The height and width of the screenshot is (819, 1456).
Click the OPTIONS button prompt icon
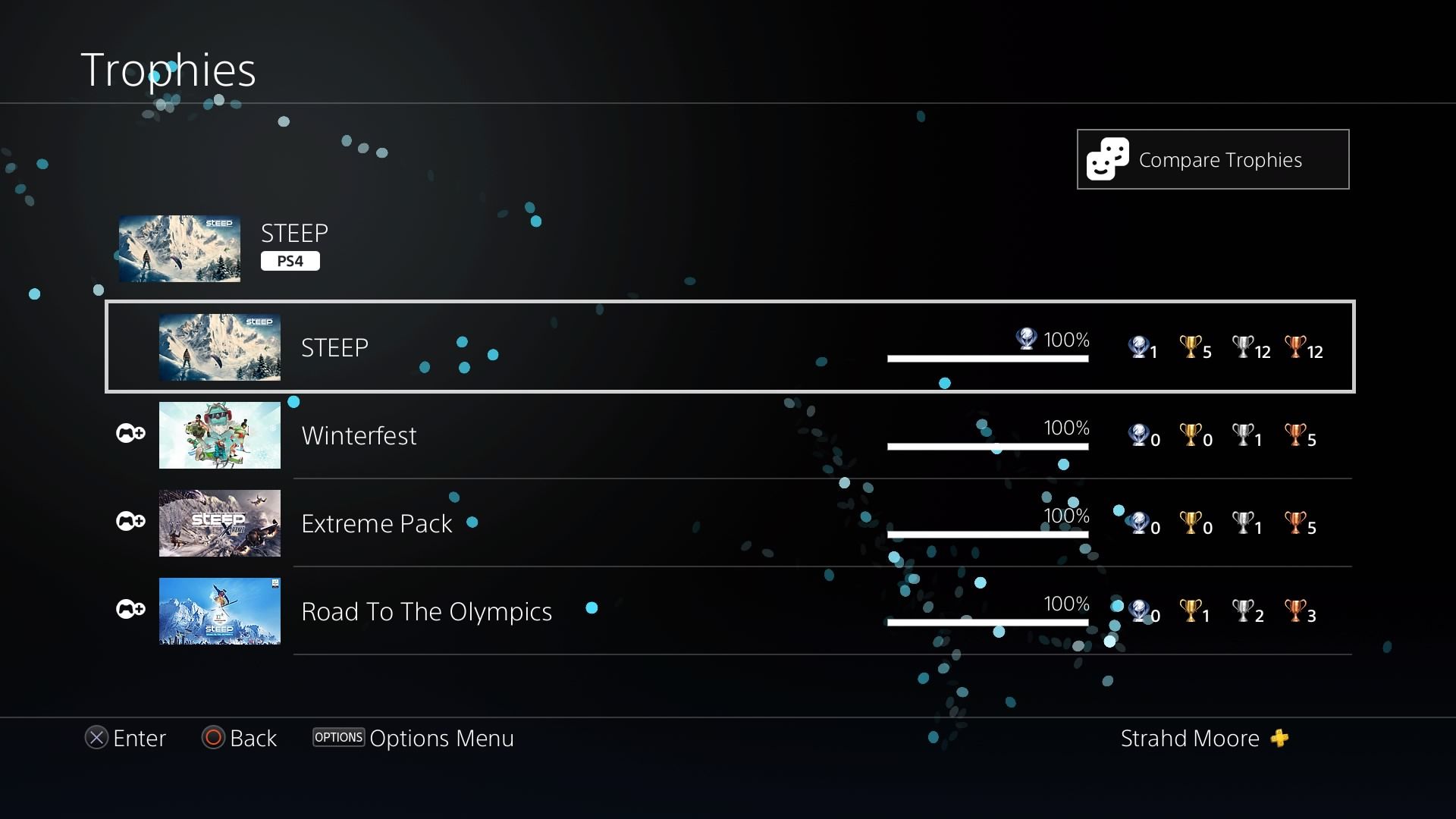[x=338, y=736]
